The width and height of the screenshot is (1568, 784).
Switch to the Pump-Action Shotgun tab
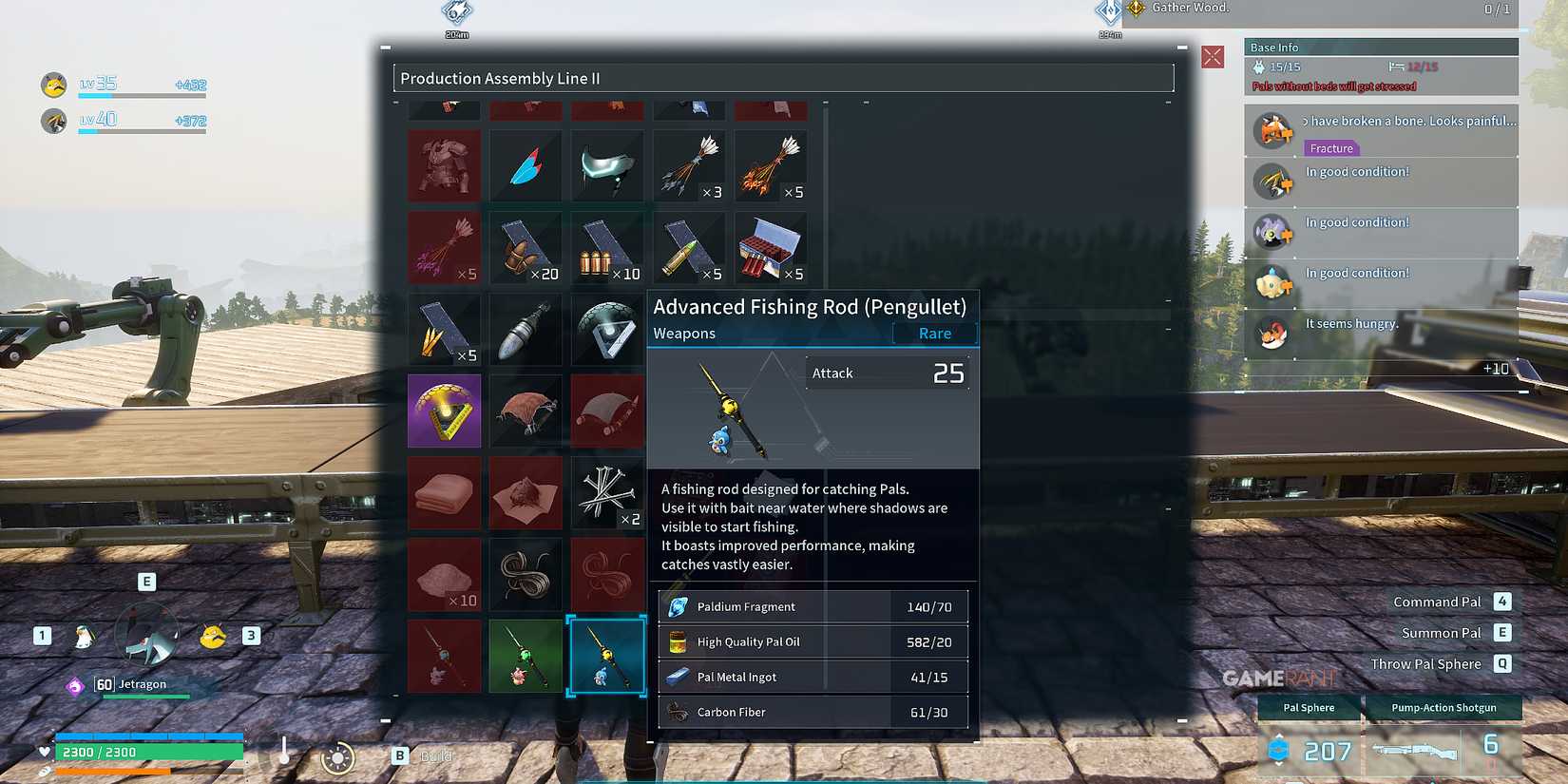click(x=1444, y=707)
